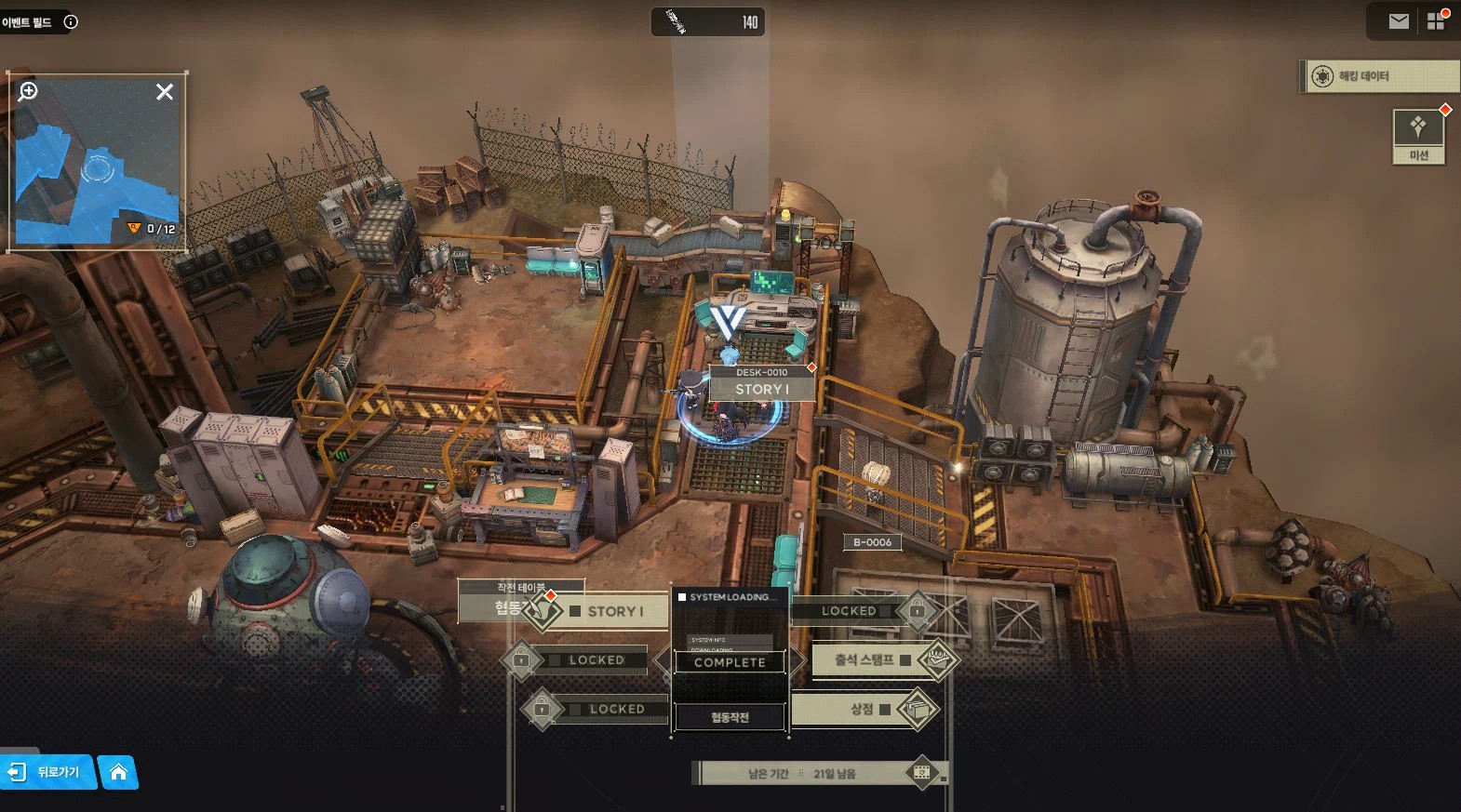Select the B-0006 location label
This screenshot has height=812, width=1461.
[872, 542]
